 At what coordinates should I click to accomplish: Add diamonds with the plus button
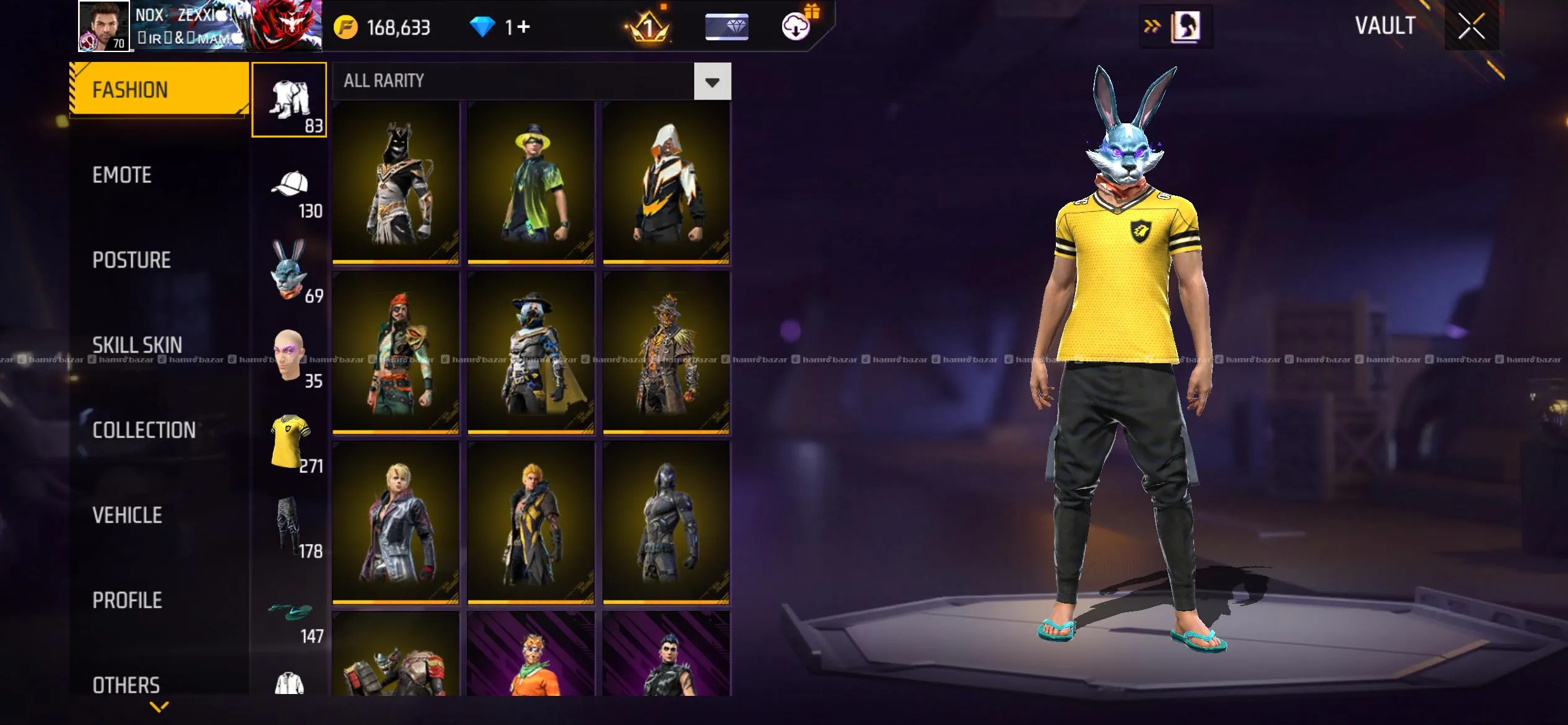pos(523,27)
